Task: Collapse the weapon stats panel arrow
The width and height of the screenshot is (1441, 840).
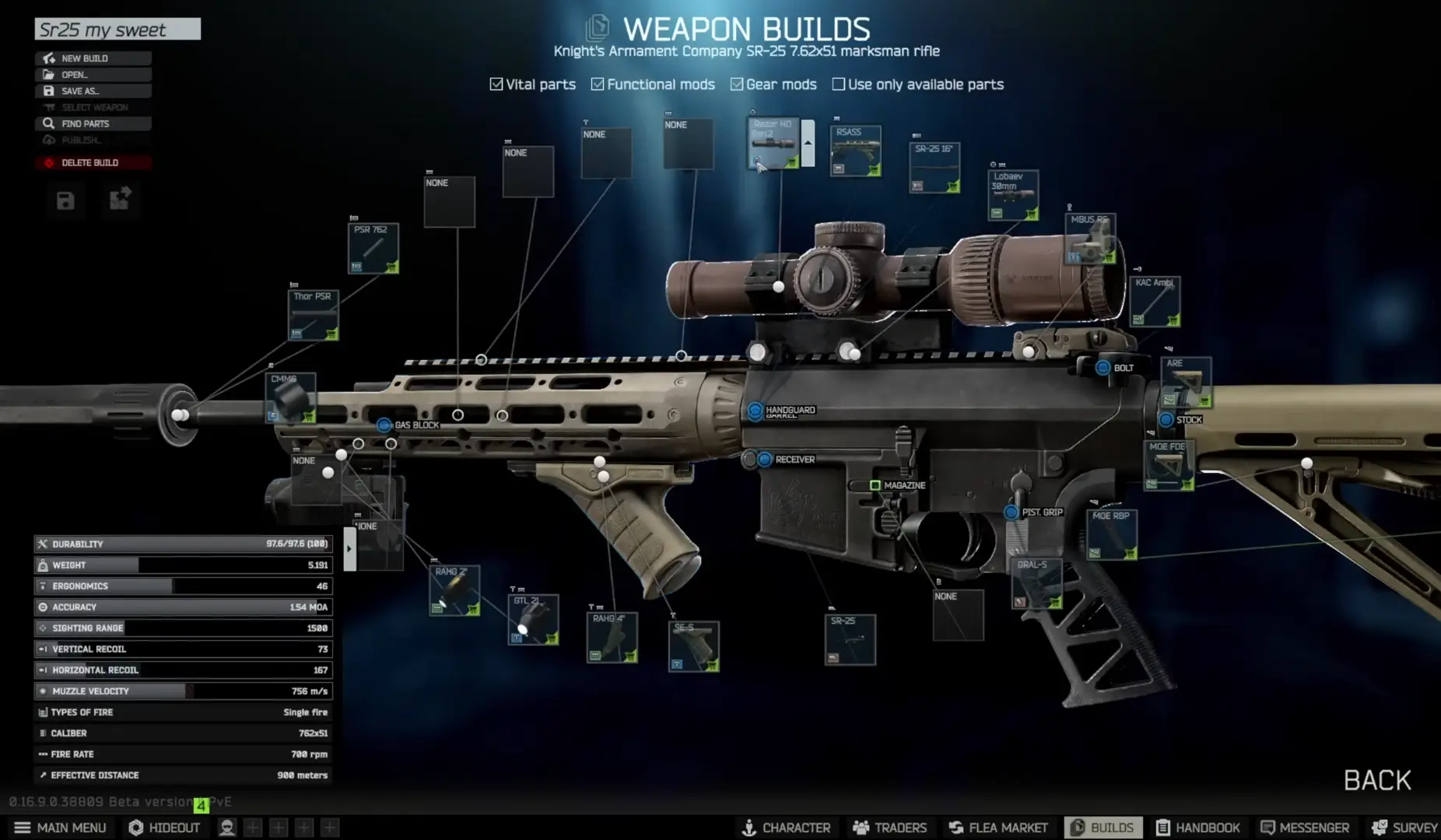Action: click(348, 547)
